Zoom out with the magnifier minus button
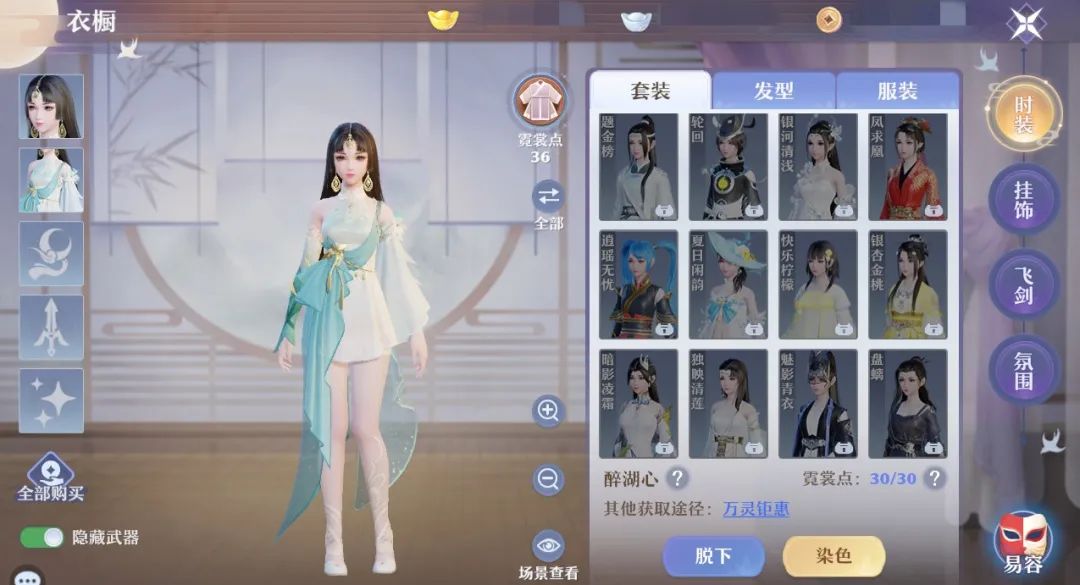The height and width of the screenshot is (585, 1080). coord(548,480)
